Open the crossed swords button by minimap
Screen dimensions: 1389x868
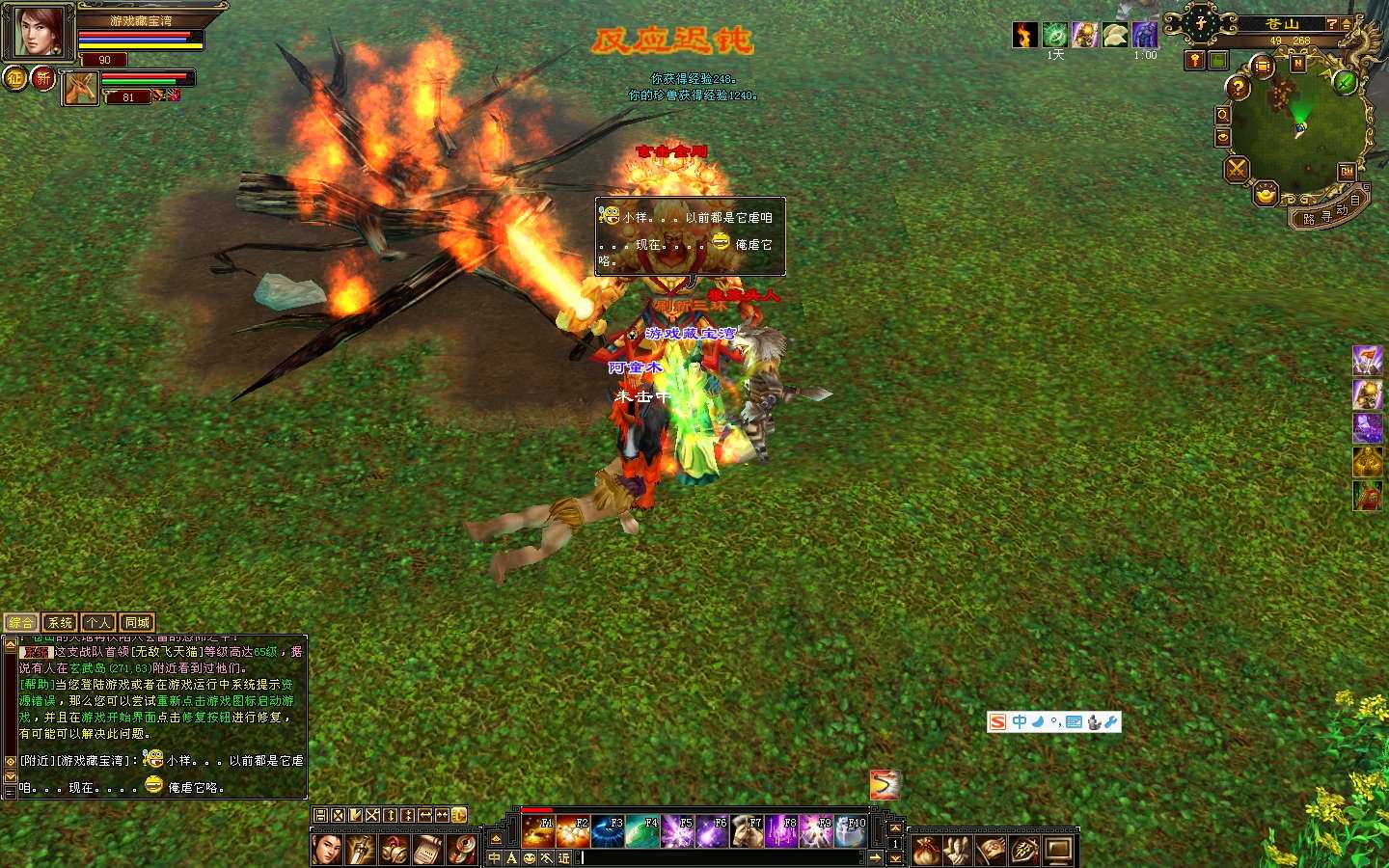tap(1237, 171)
